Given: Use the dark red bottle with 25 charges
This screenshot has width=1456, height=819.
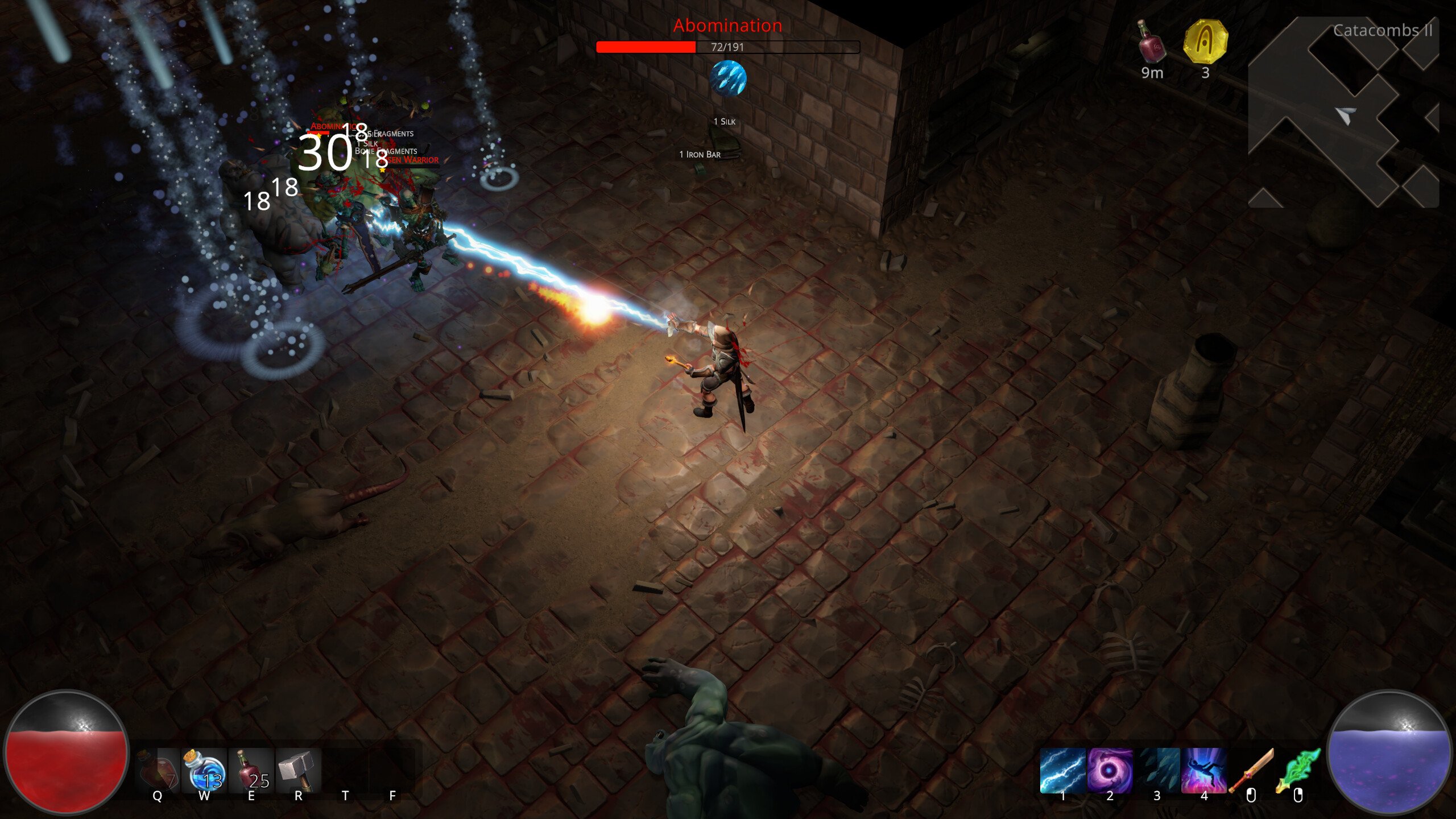Looking at the screenshot, I should [251, 771].
